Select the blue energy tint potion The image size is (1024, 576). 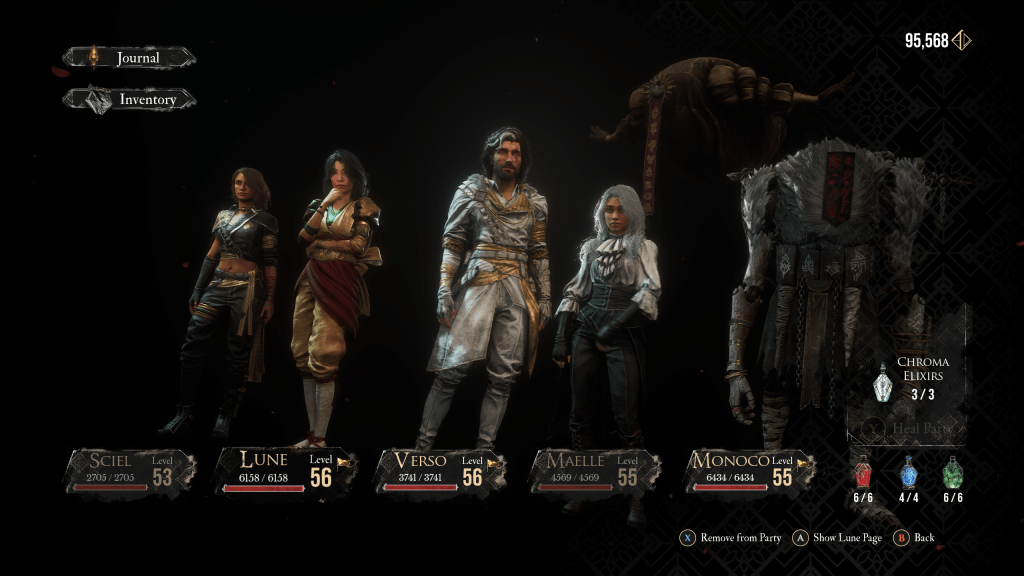click(x=908, y=473)
